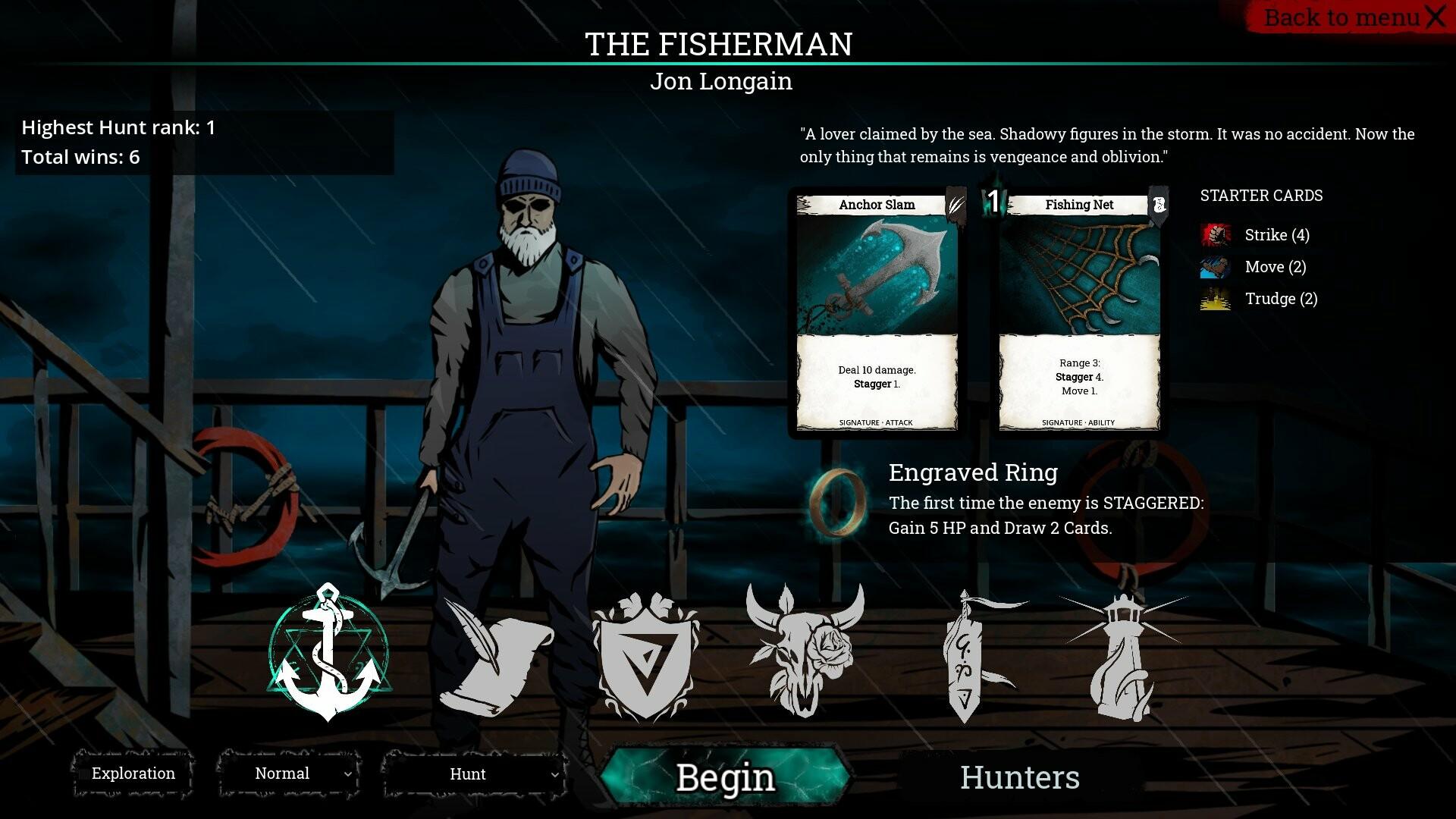The width and height of the screenshot is (1456, 819).
Task: Begin the hunt with the Fisherman
Action: pos(724,777)
